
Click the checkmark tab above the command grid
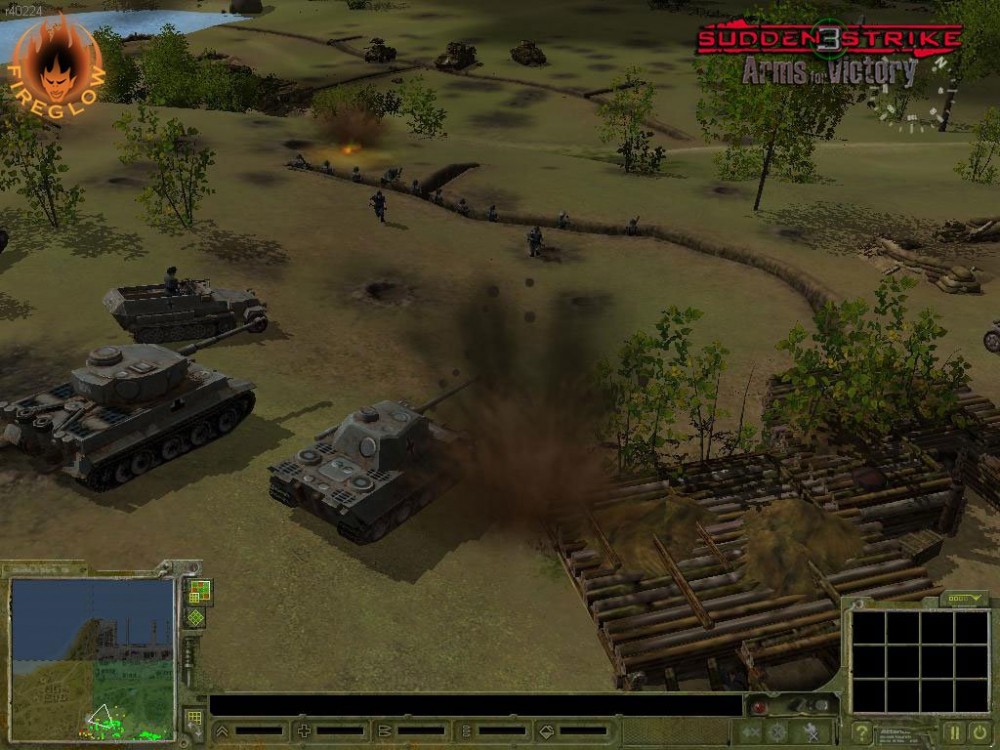tap(964, 598)
